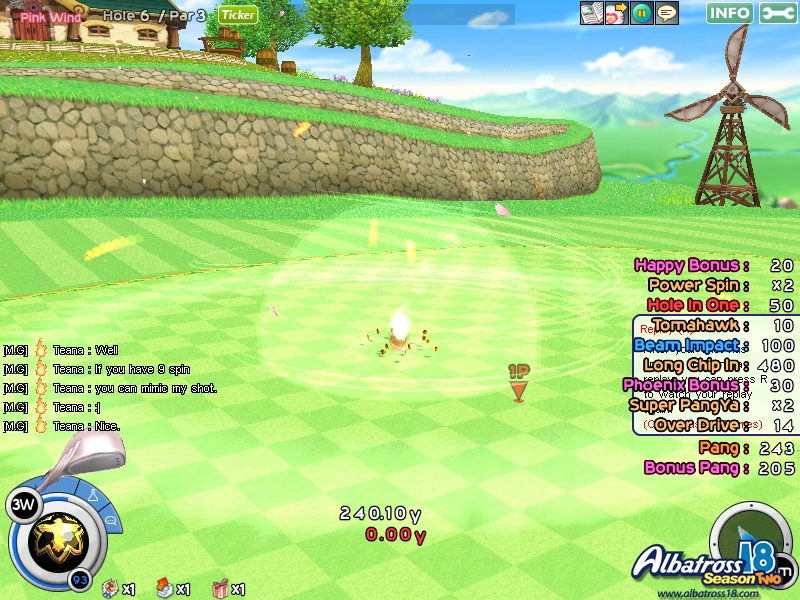Use the round character badge item
Screen dimensions: 800x600
pyautogui.click(x=111, y=589)
